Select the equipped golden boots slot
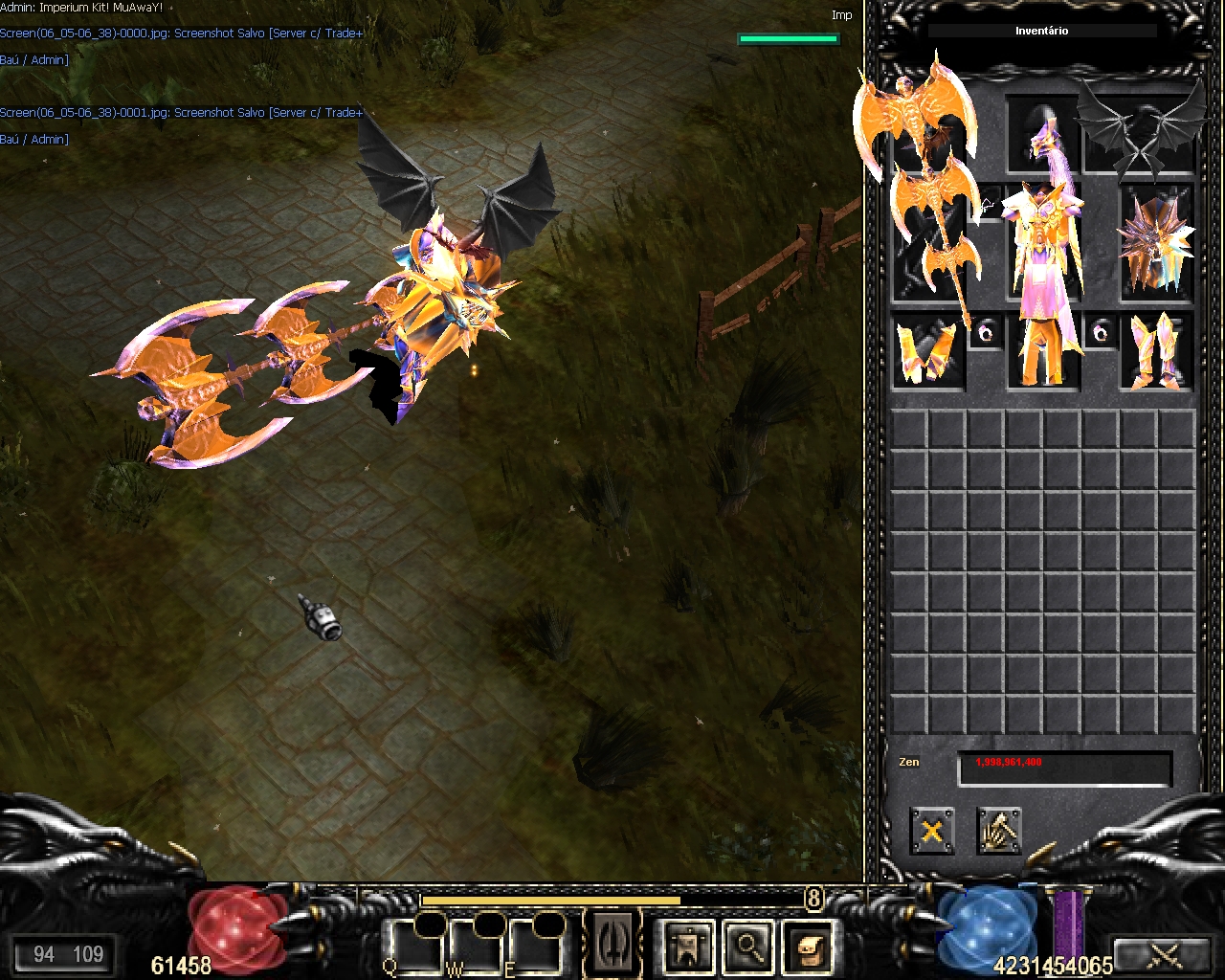 point(1157,352)
